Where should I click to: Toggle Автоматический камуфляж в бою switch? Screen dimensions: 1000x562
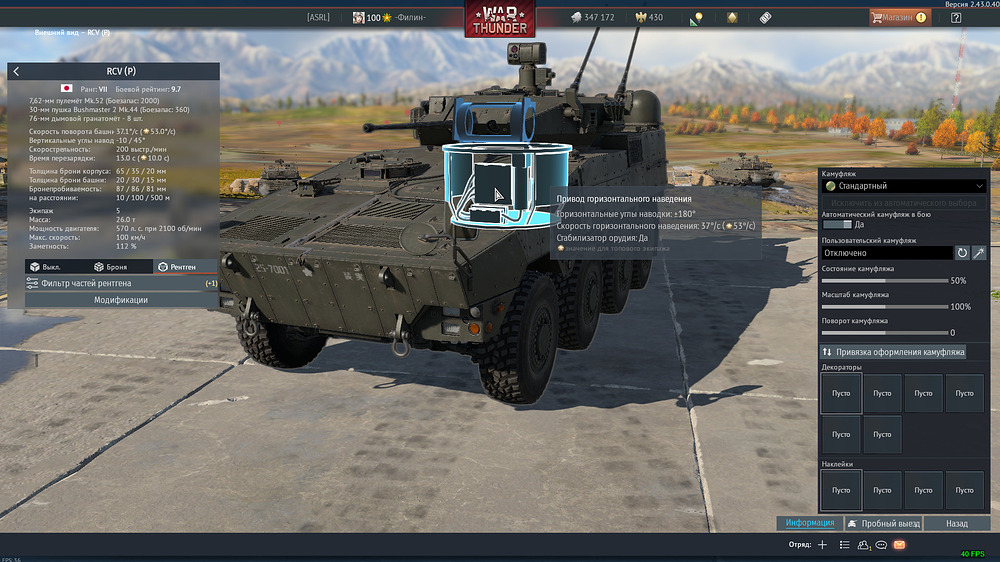tap(836, 225)
